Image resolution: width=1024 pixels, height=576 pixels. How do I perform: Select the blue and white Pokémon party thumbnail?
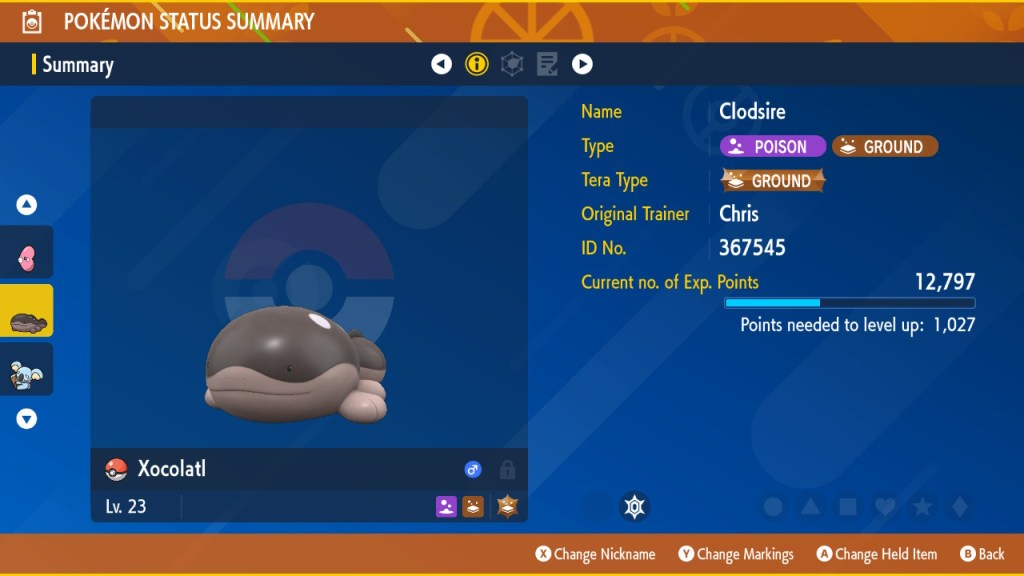pos(27,370)
